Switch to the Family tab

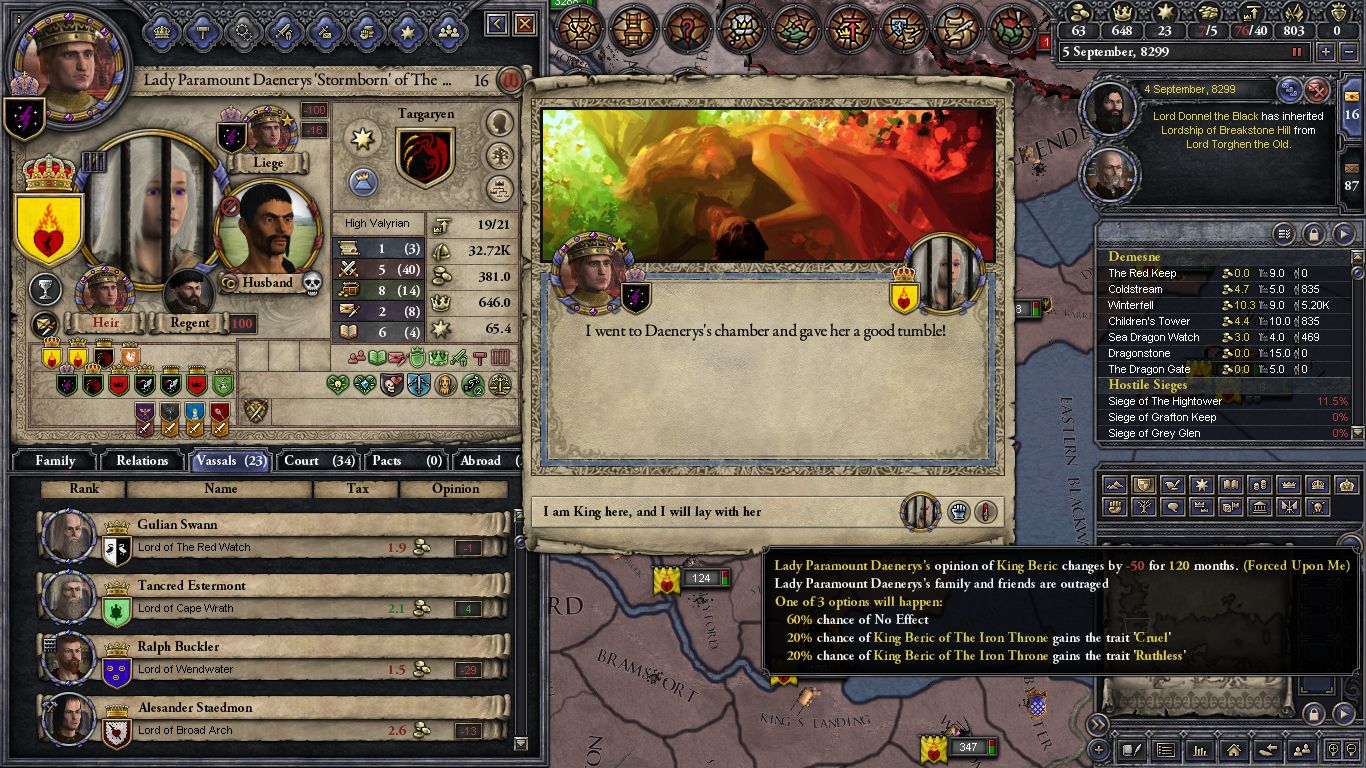[x=55, y=460]
